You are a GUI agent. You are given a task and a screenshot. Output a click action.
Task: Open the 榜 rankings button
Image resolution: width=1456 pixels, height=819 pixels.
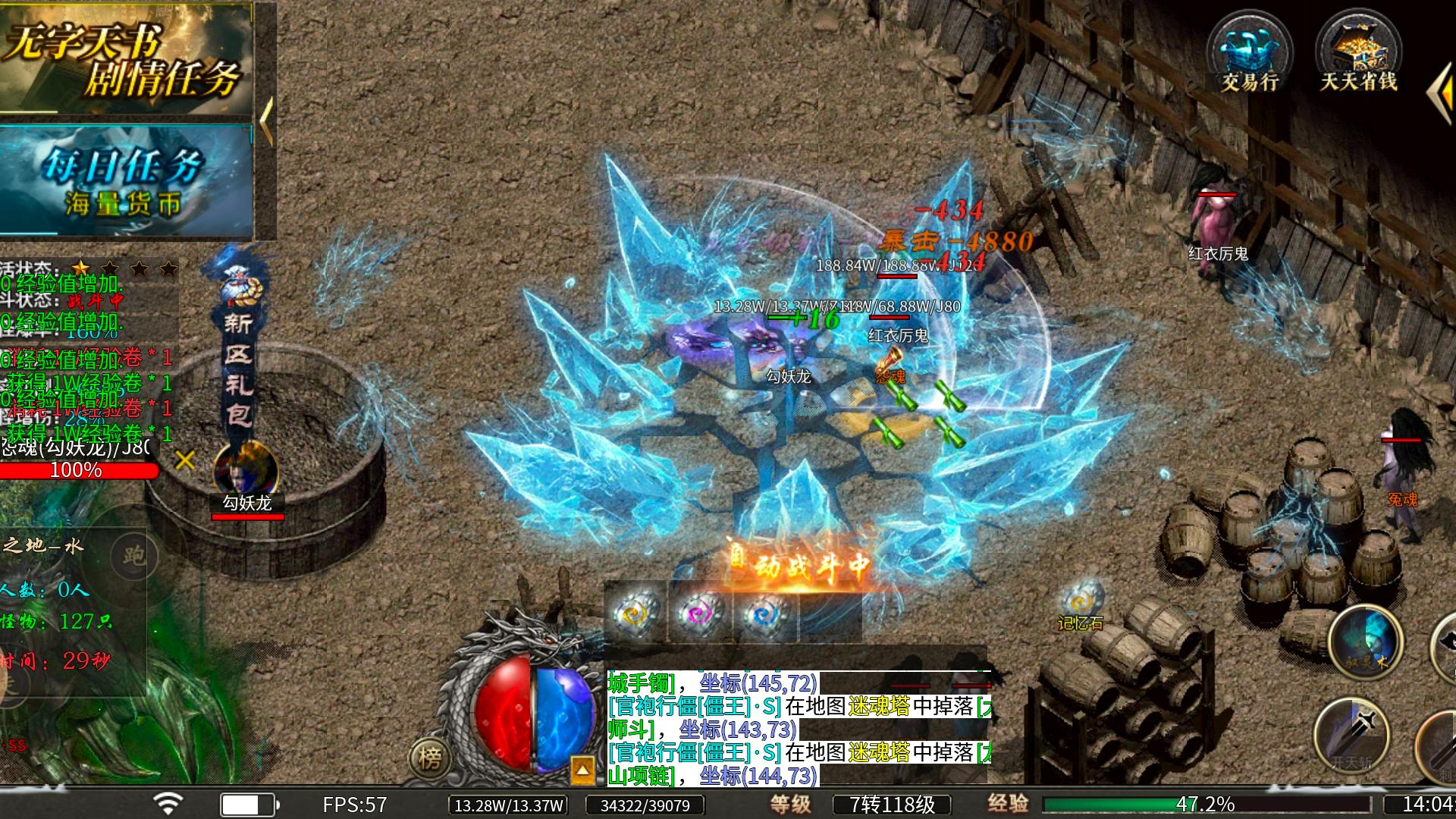click(x=429, y=757)
